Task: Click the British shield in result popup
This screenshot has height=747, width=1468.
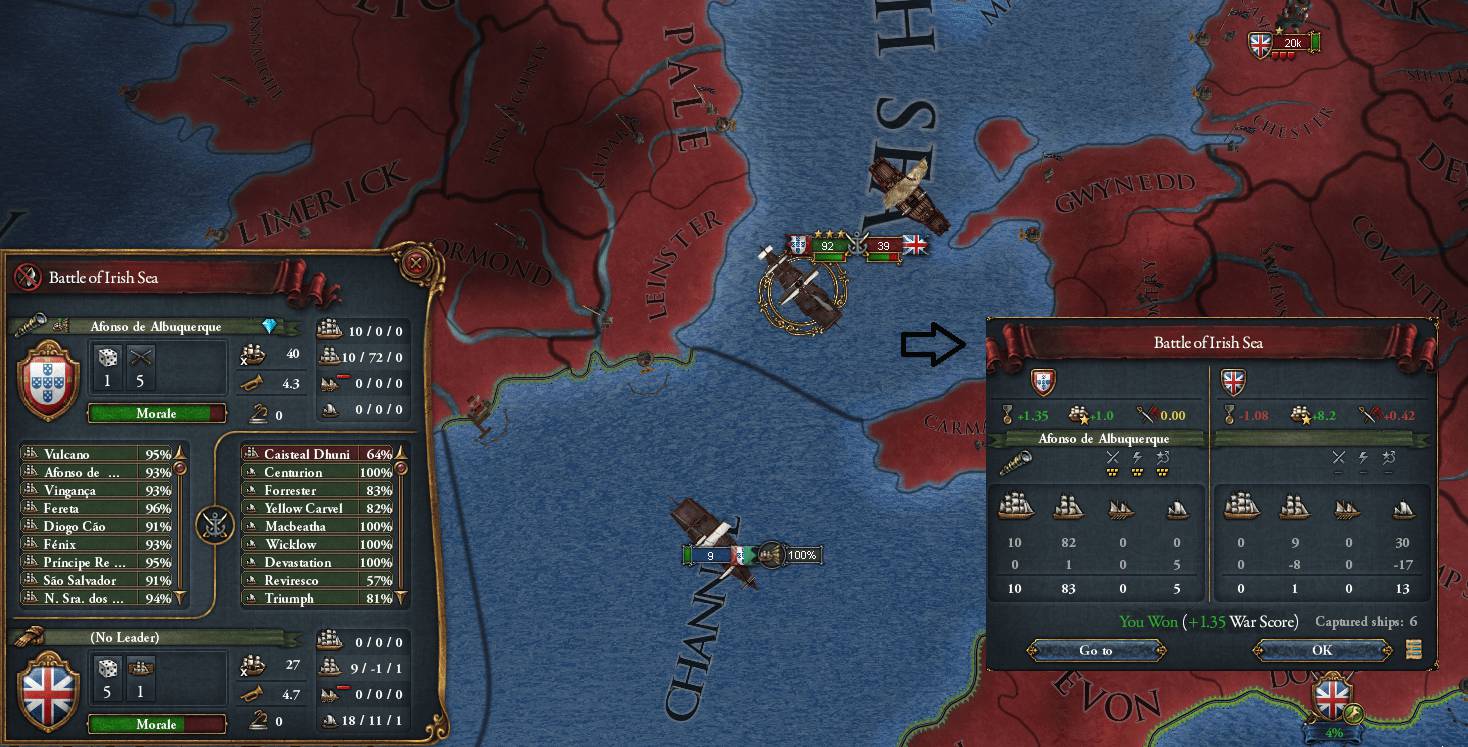Action: (x=1233, y=382)
